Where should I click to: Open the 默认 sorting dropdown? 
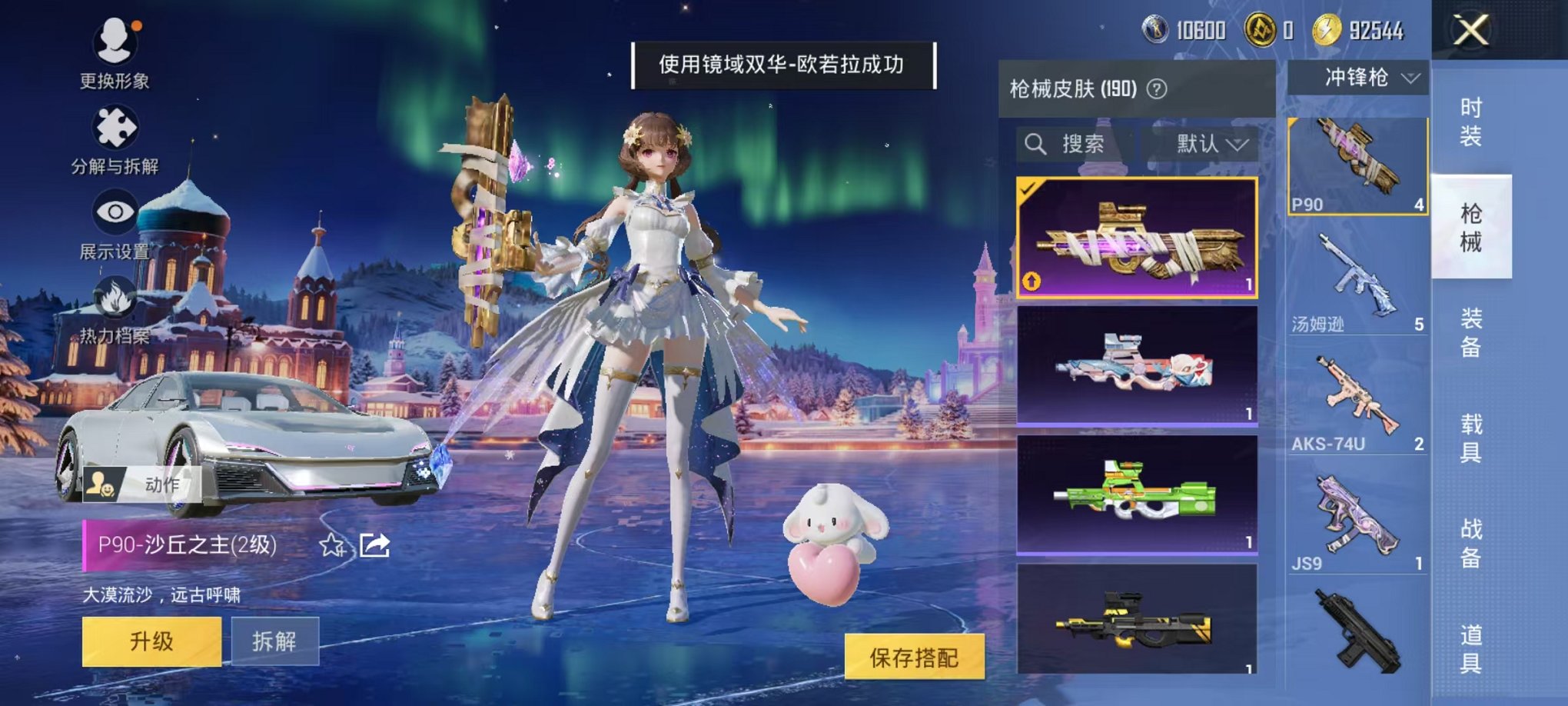pyautogui.click(x=1211, y=144)
